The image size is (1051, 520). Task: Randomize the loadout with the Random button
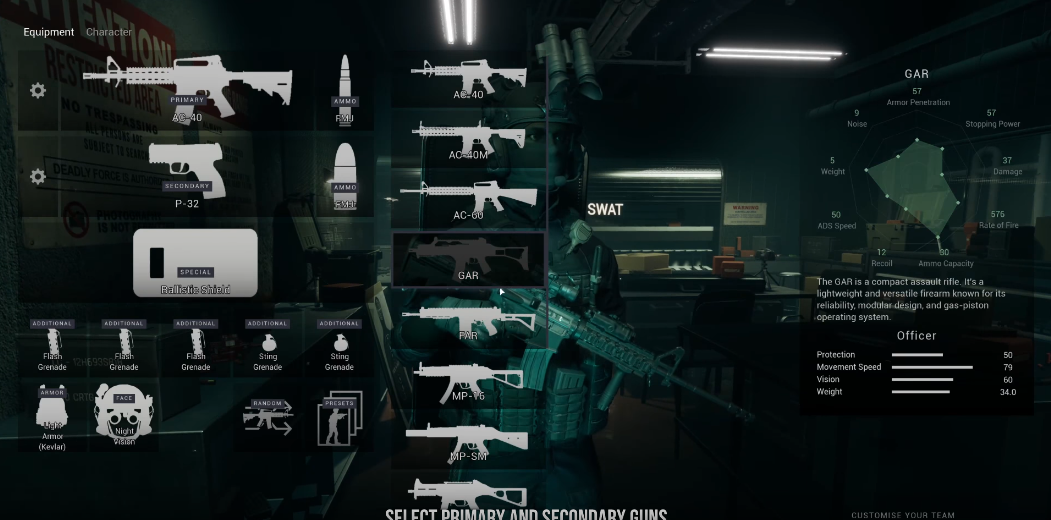[268, 416]
